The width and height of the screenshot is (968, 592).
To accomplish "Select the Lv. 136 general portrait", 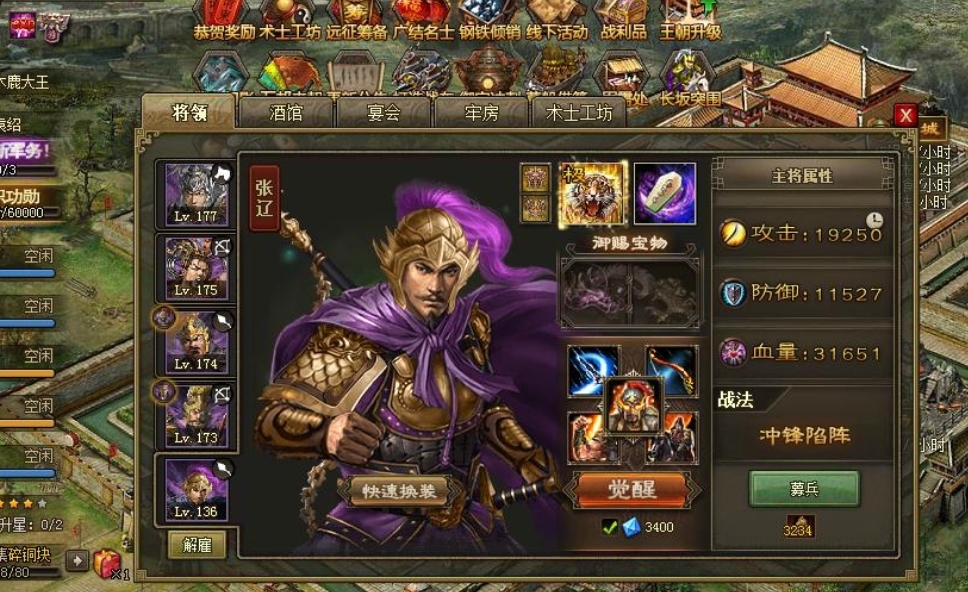I will click(x=197, y=488).
